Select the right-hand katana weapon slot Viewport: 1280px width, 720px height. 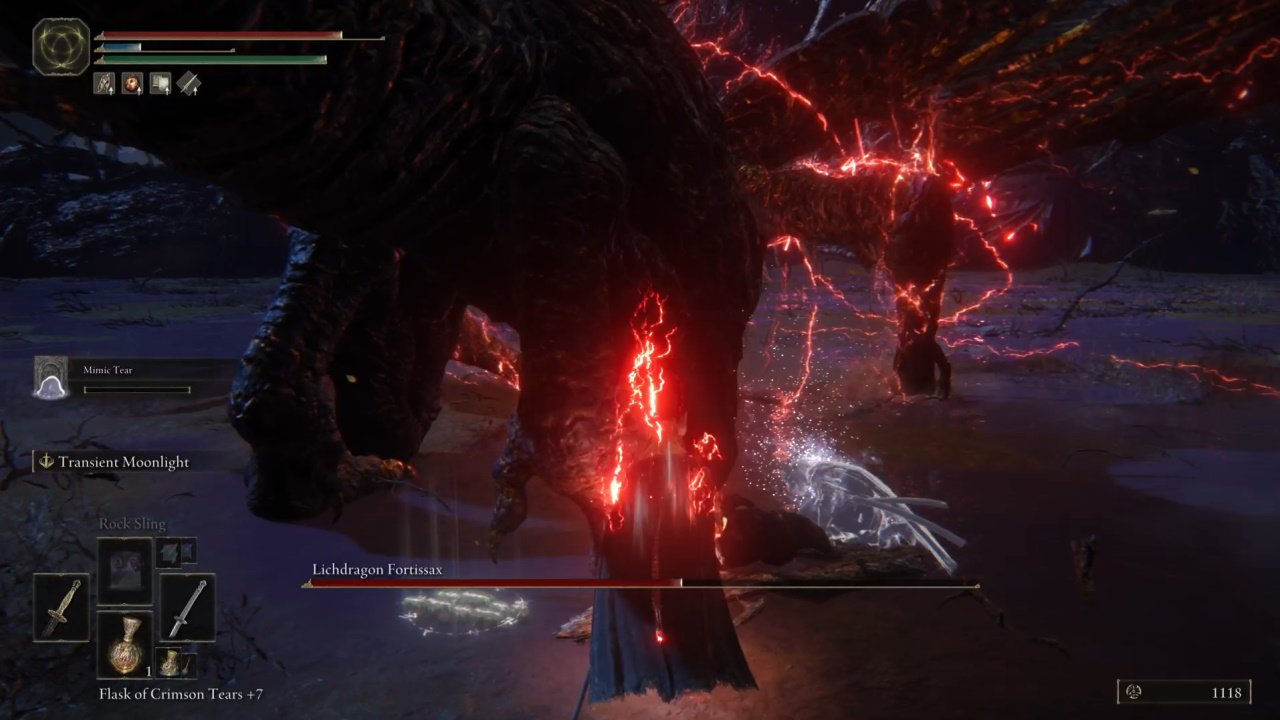click(x=187, y=607)
